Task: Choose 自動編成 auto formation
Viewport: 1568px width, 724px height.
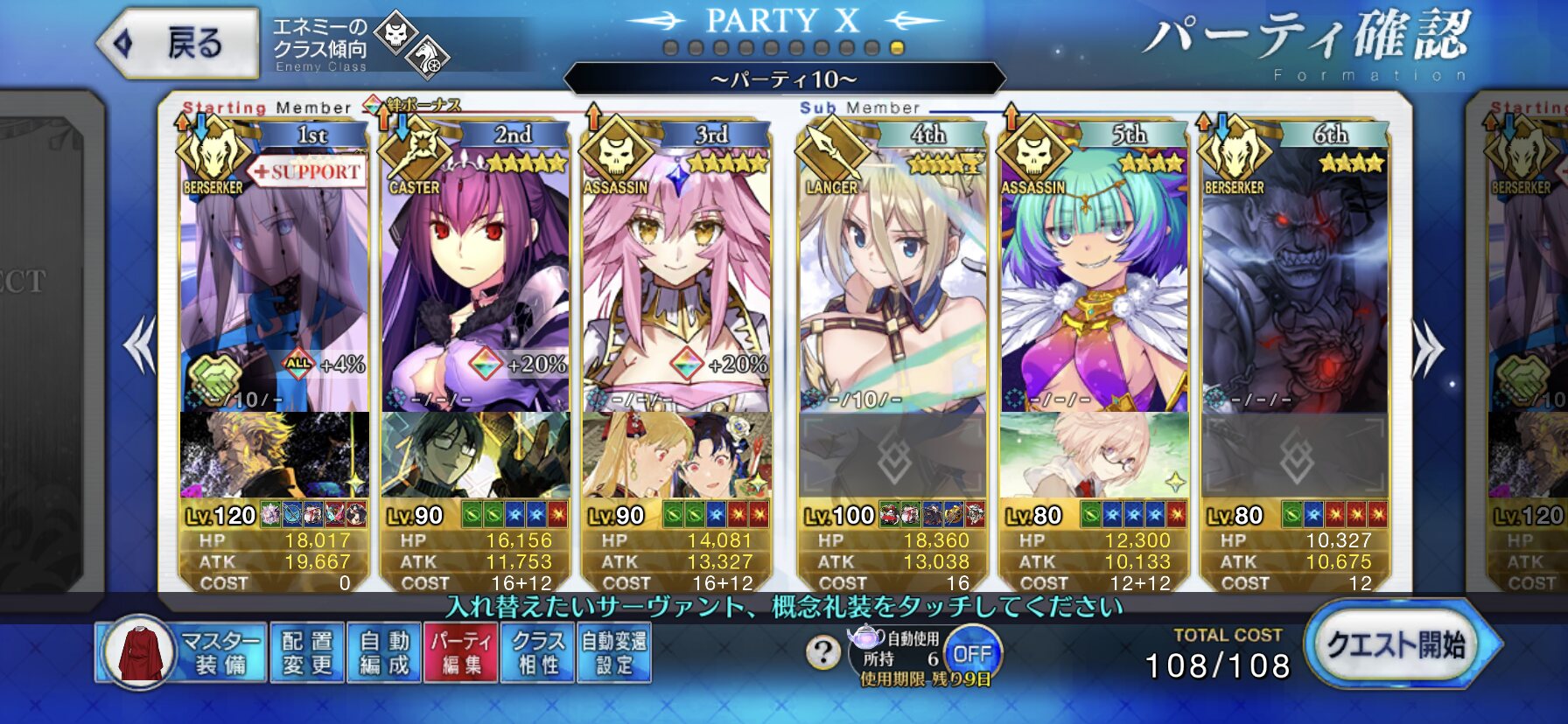Action: pyautogui.click(x=384, y=652)
